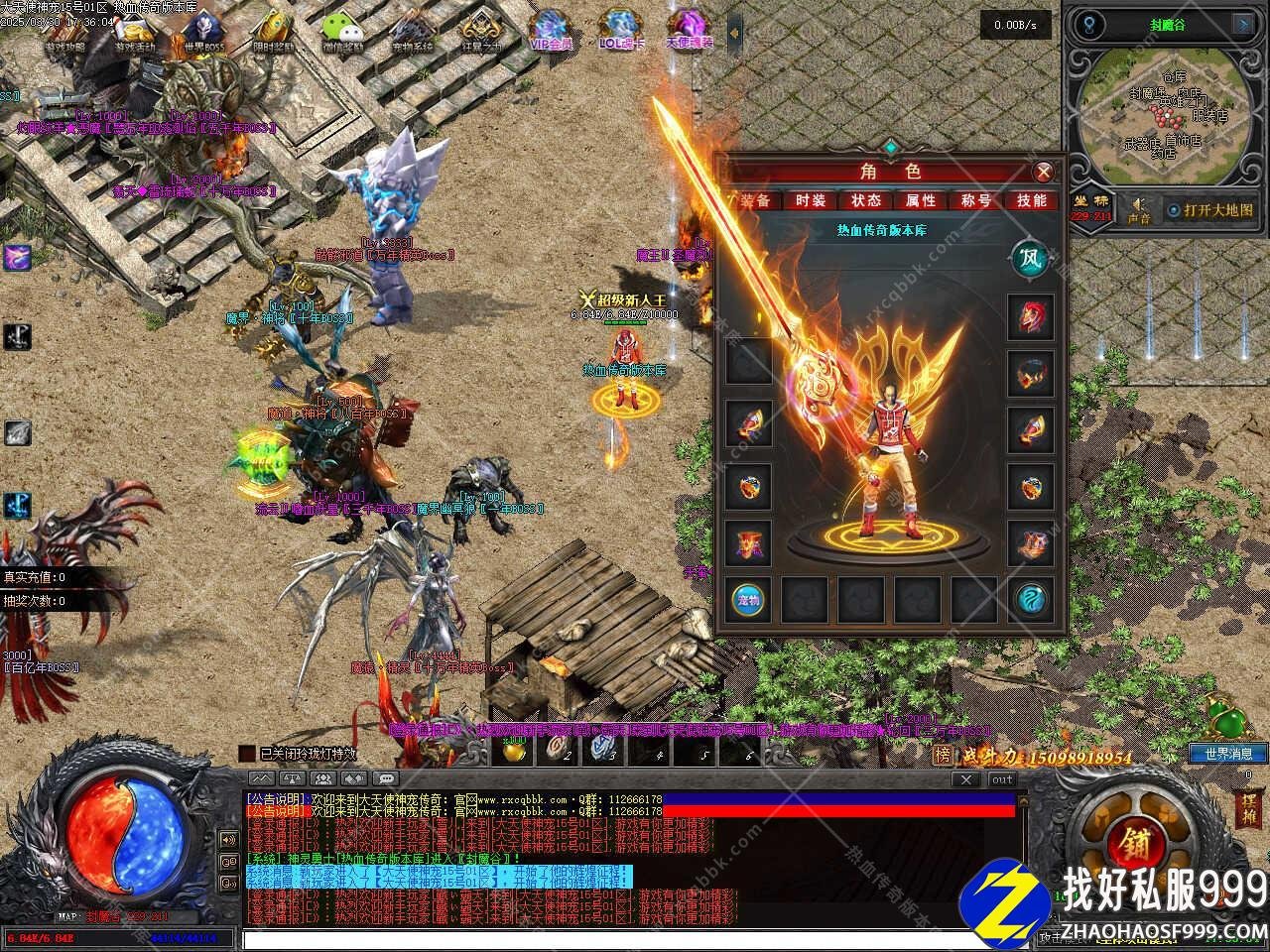Viewport: 1270px width, 952px height.
Task: Switch to the 技能 skills tab
Action: pyautogui.click(x=1032, y=200)
